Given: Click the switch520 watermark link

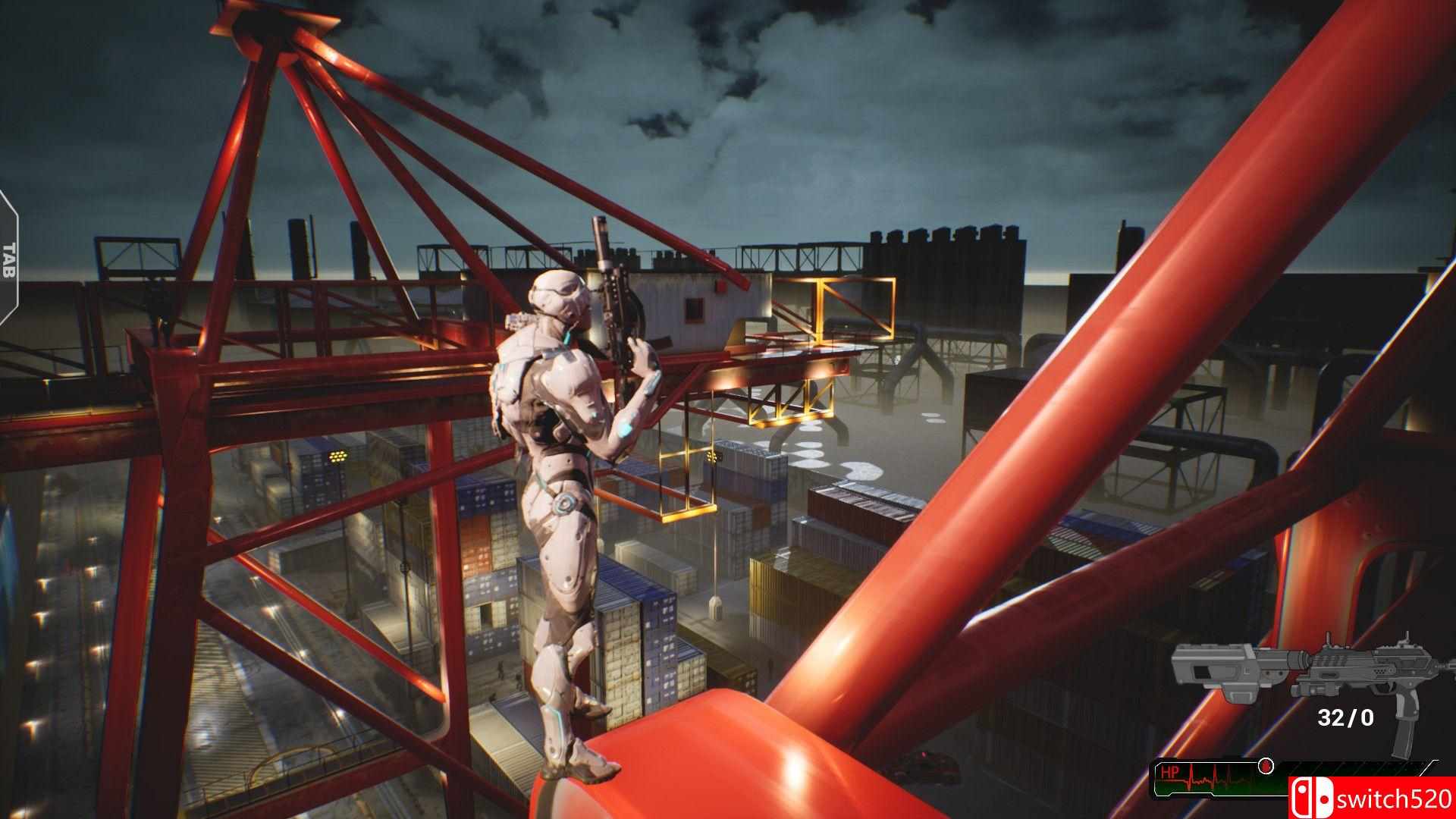Looking at the screenshot, I should (x=1395, y=799).
